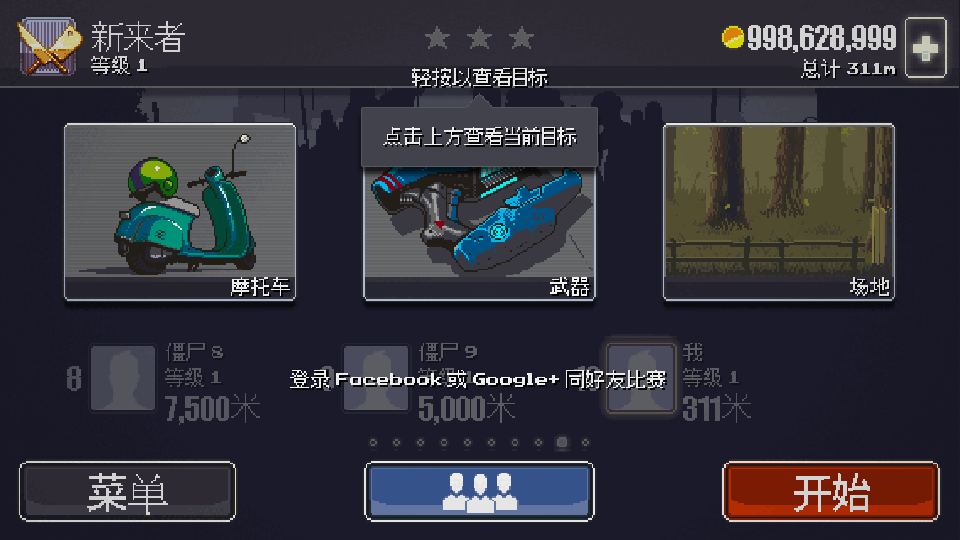Start the game with 开始
Screen dimensions: 960x540
[x=830, y=491]
